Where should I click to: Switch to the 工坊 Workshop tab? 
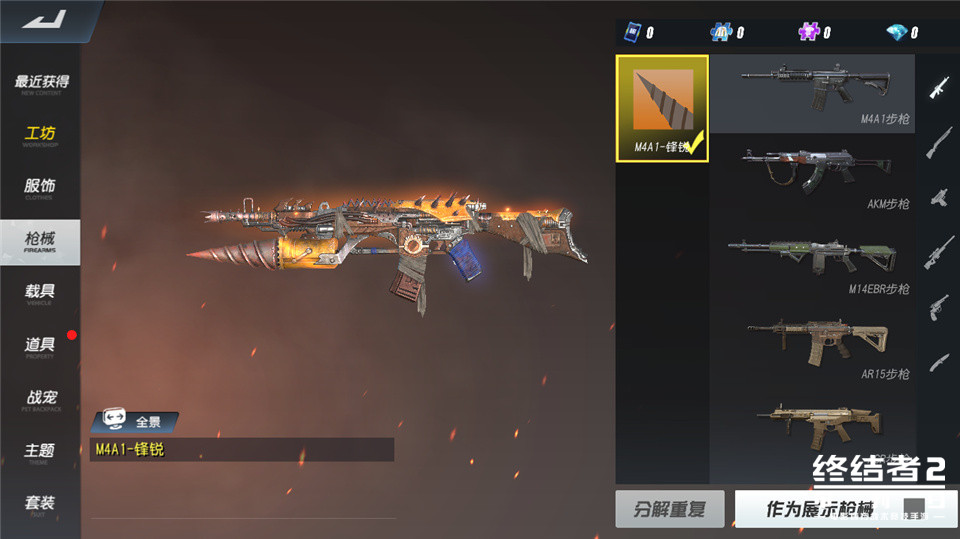[x=41, y=136]
